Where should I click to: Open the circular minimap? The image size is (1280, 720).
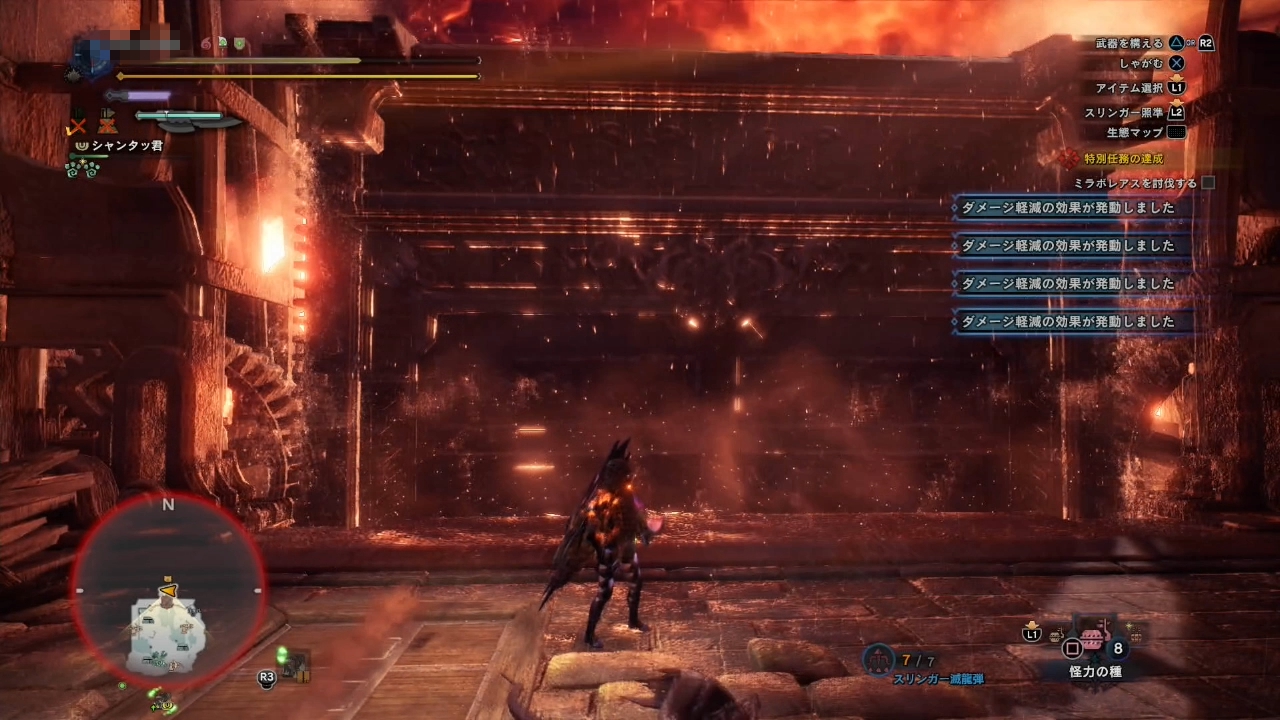(x=168, y=591)
